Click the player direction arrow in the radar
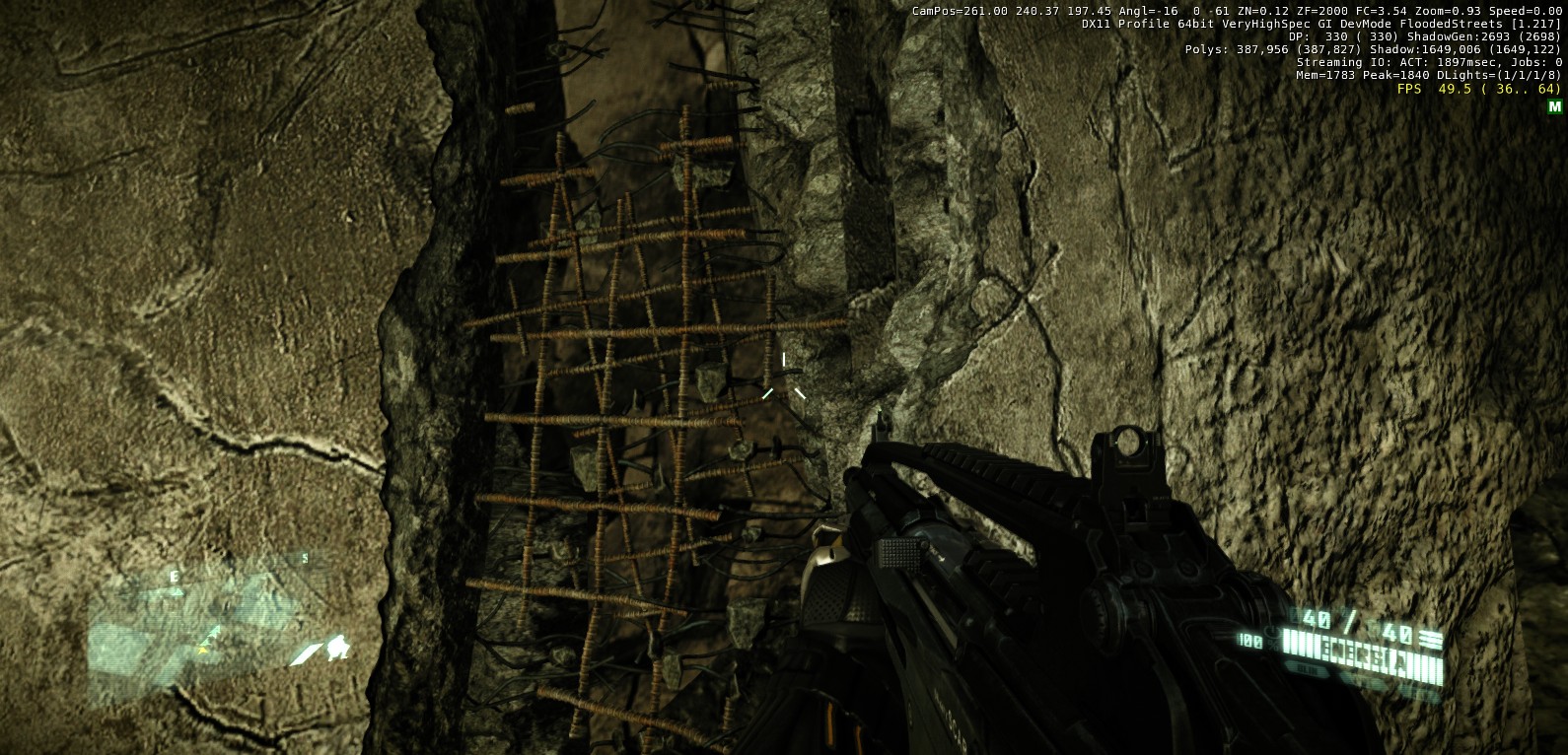The image size is (1568, 755). [214, 634]
